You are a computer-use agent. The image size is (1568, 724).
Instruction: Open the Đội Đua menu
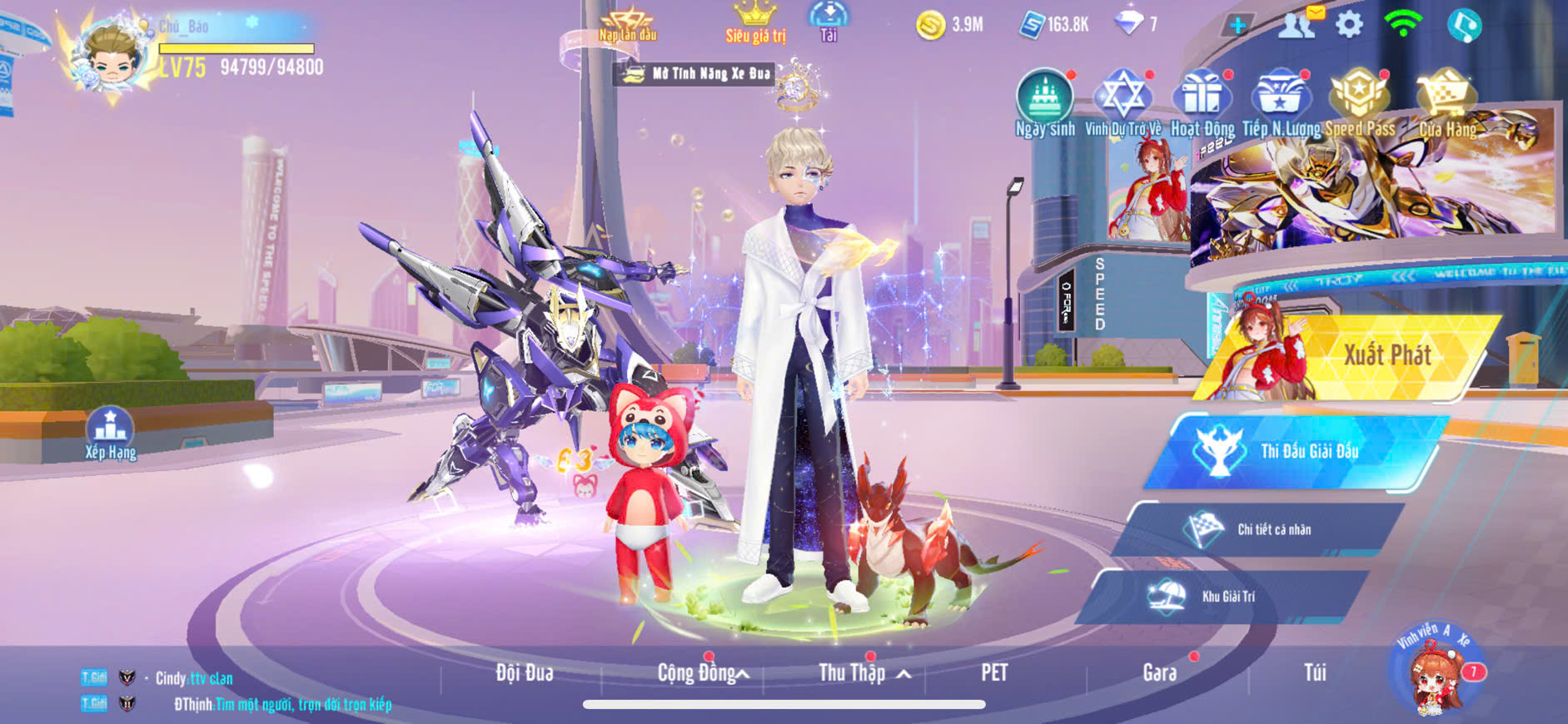click(x=525, y=672)
